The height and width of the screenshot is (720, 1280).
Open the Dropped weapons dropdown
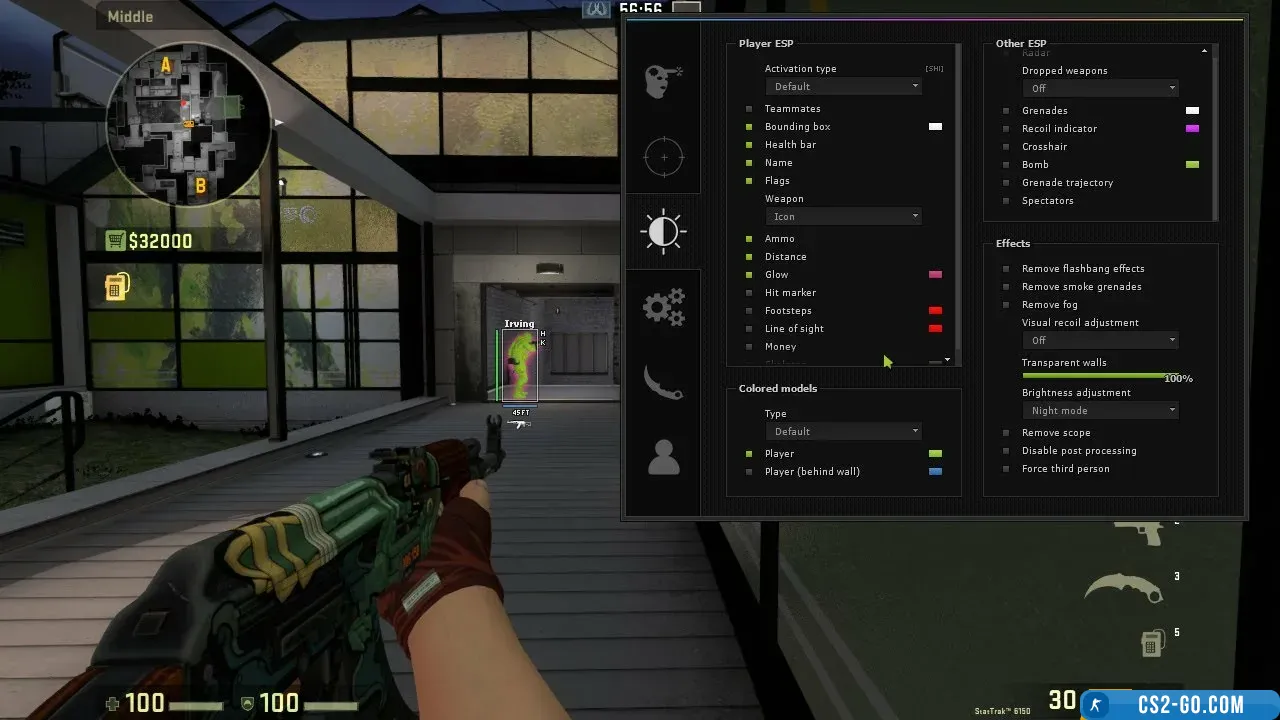point(1100,89)
